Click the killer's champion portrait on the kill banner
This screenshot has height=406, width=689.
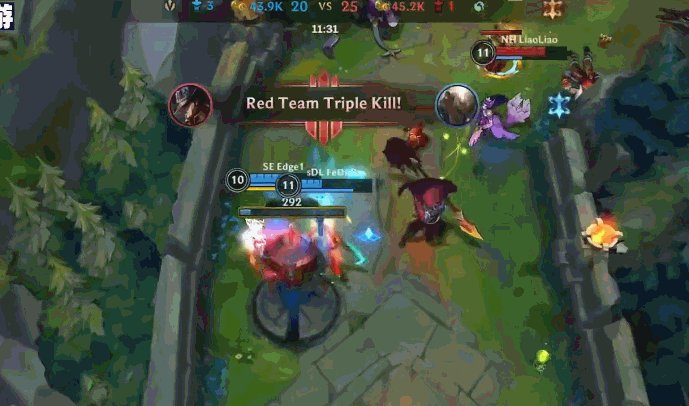(187, 103)
